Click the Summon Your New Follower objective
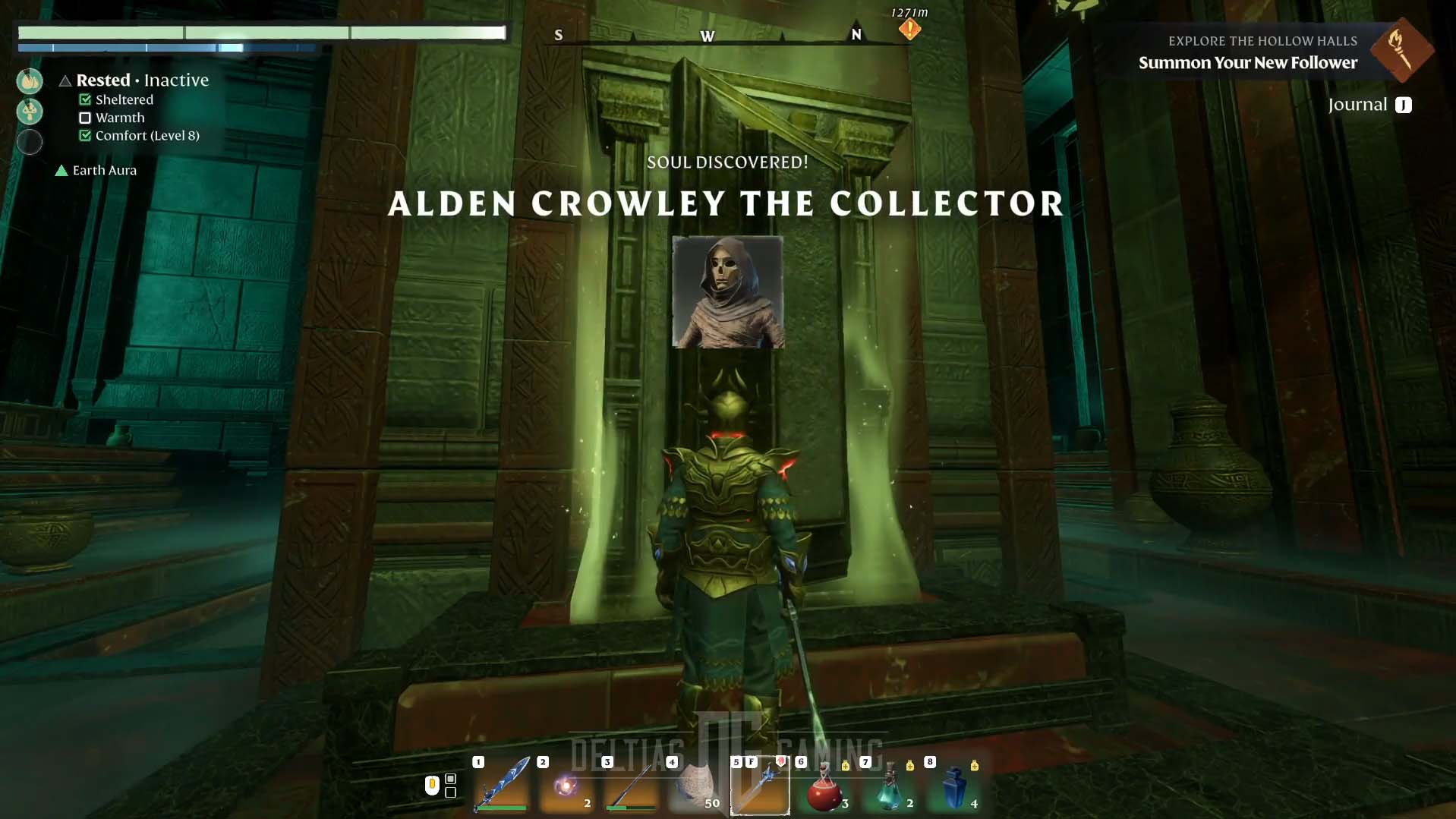This screenshot has width=1456, height=819. click(x=1247, y=63)
